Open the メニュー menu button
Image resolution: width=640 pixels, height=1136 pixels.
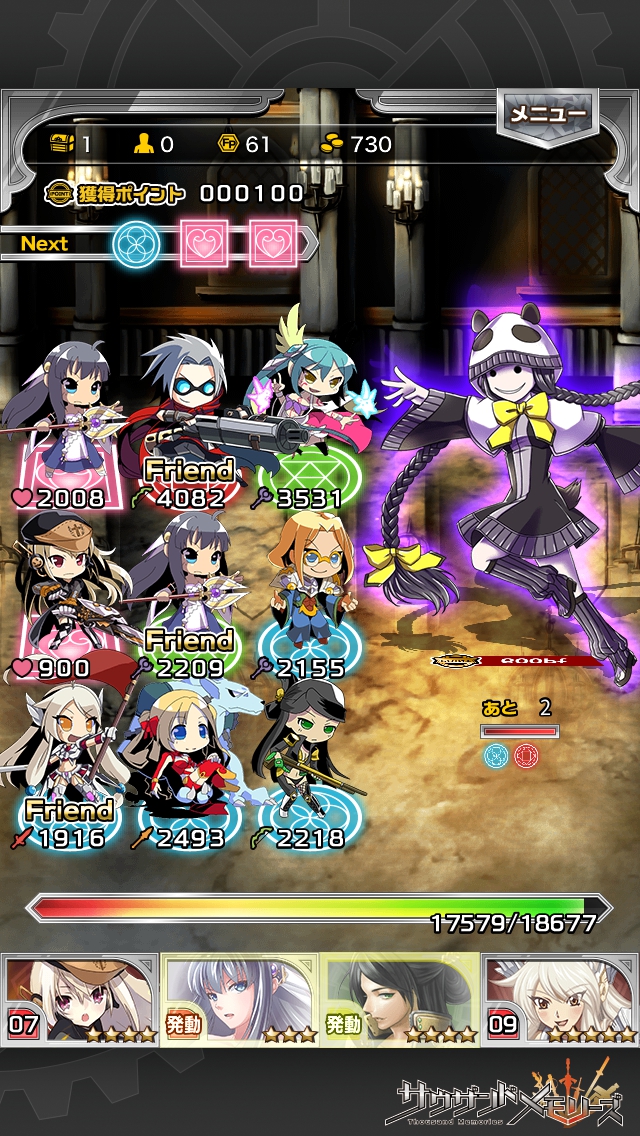tap(547, 115)
